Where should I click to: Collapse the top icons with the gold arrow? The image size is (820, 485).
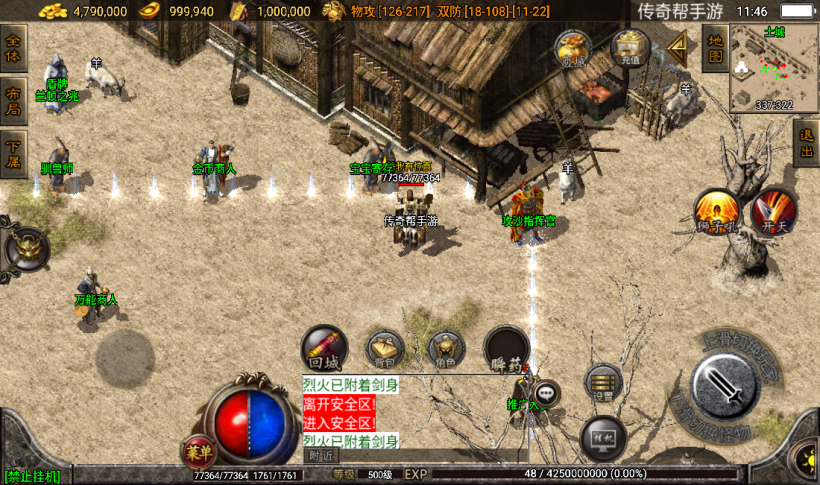[x=679, y=46]
